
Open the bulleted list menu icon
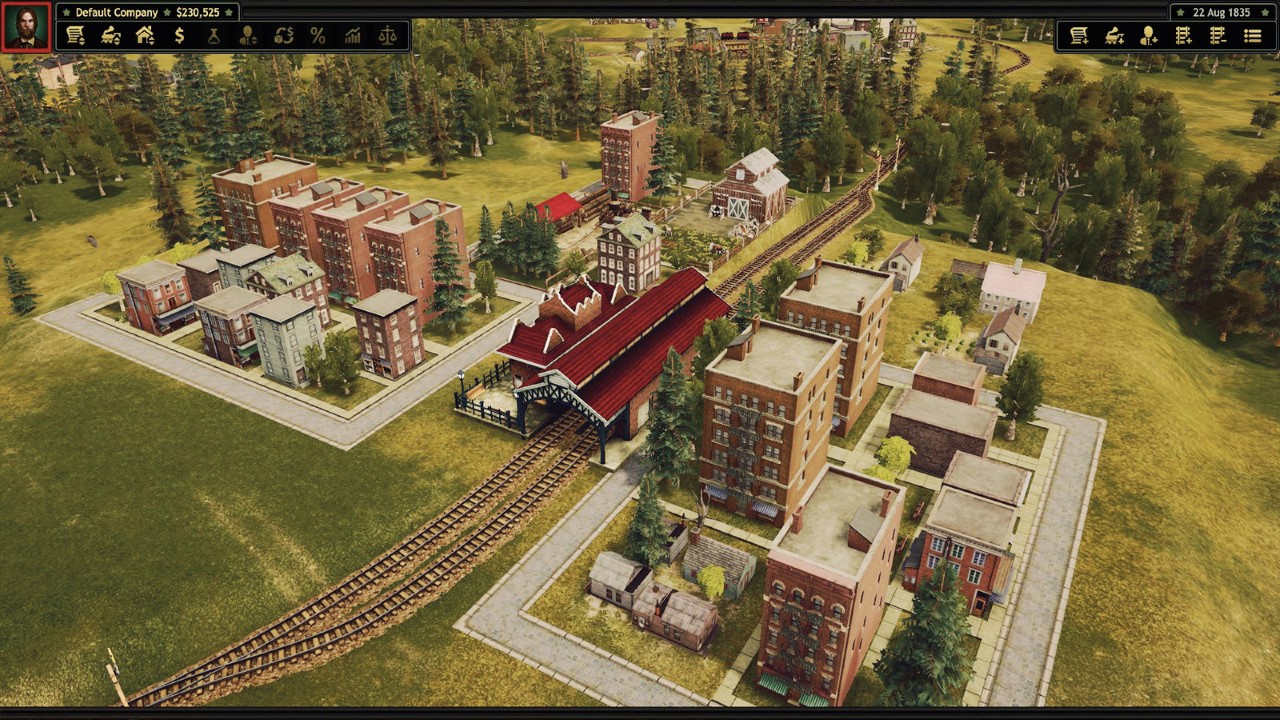pos(1252,36)
